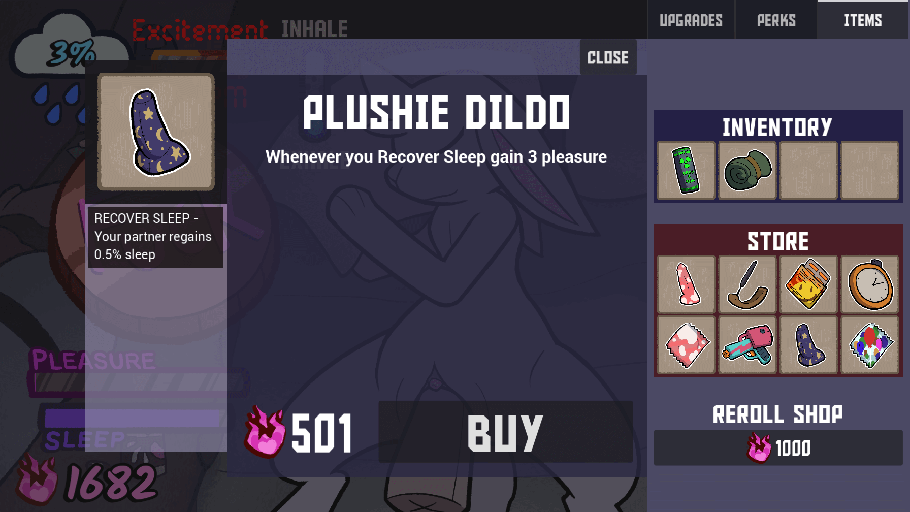Pick the pink spotted toy in store
The width and height of the screenshot is (910, 512).
(x=687, y=284)
